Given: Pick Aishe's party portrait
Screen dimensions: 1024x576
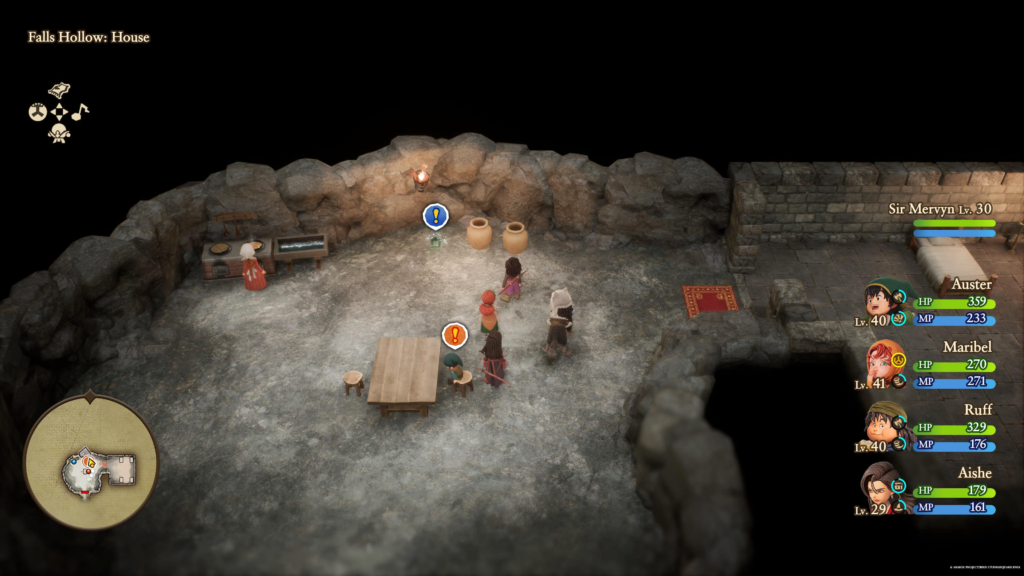Looking at the screenshot, I should 883,486.
